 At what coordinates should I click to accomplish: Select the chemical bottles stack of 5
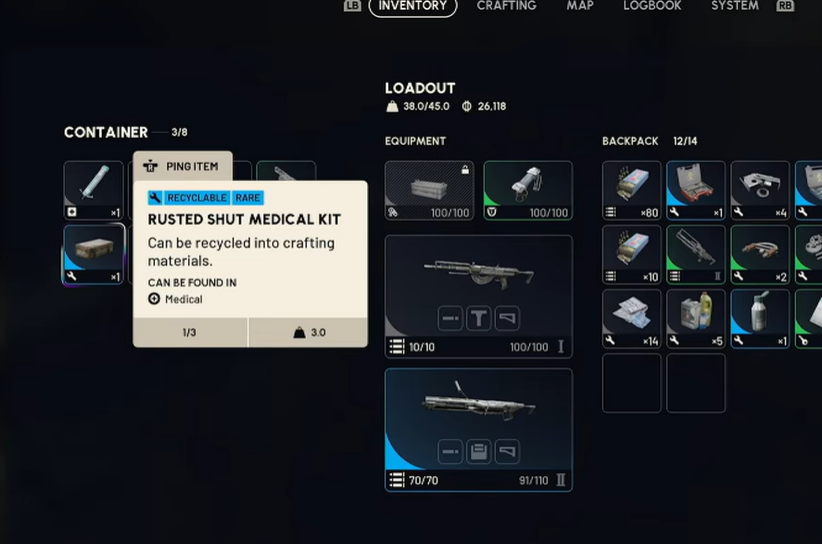[695, 318]
